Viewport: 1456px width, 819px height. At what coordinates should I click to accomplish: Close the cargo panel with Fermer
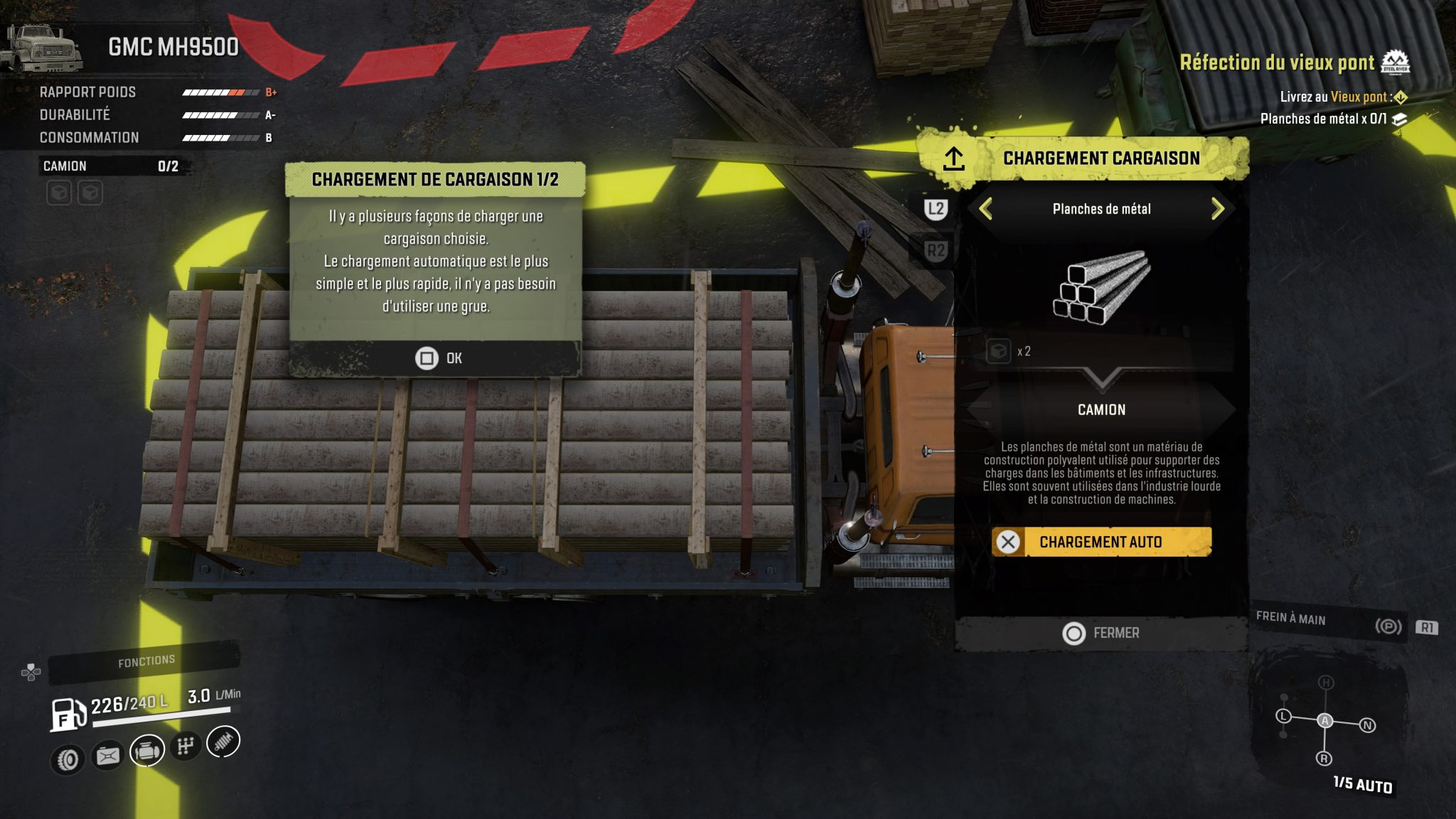click(x=1101, y=633)
